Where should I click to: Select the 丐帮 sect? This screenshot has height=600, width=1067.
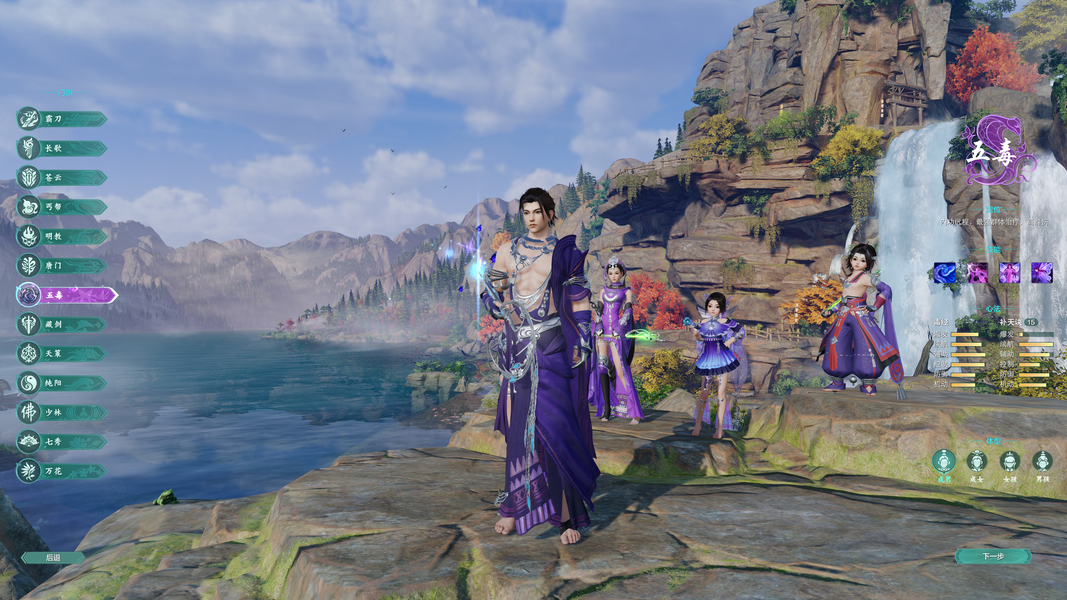[x=62, y=207]
